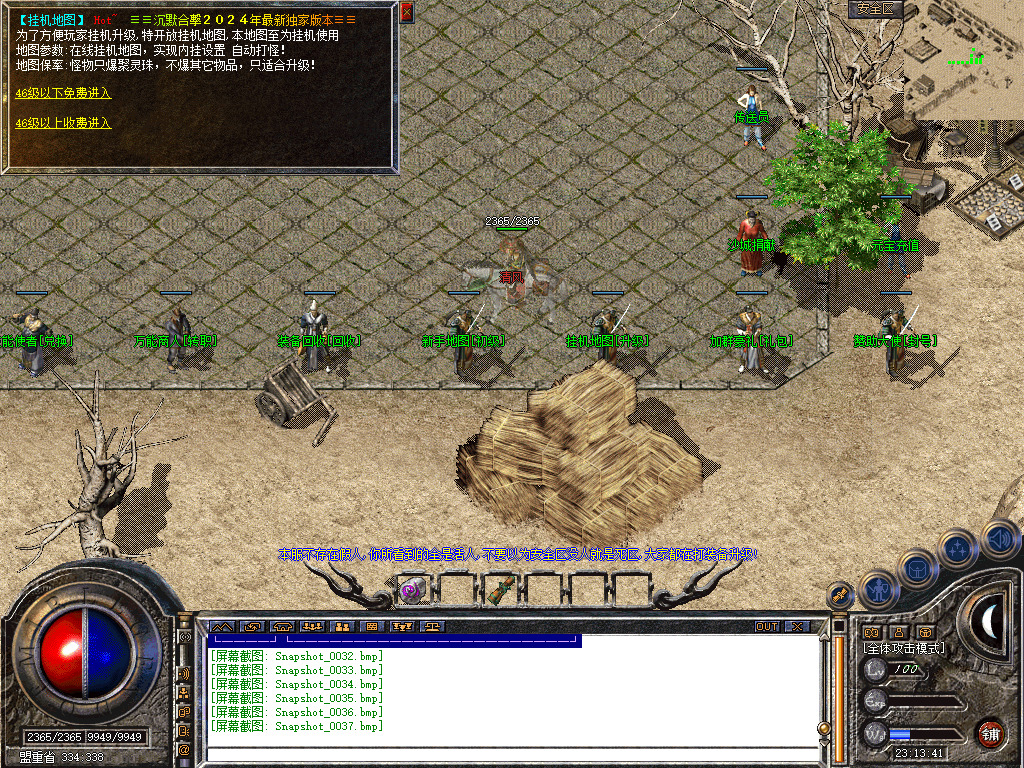
Task: Open the bag inventory round button
Action: (919, 569)
